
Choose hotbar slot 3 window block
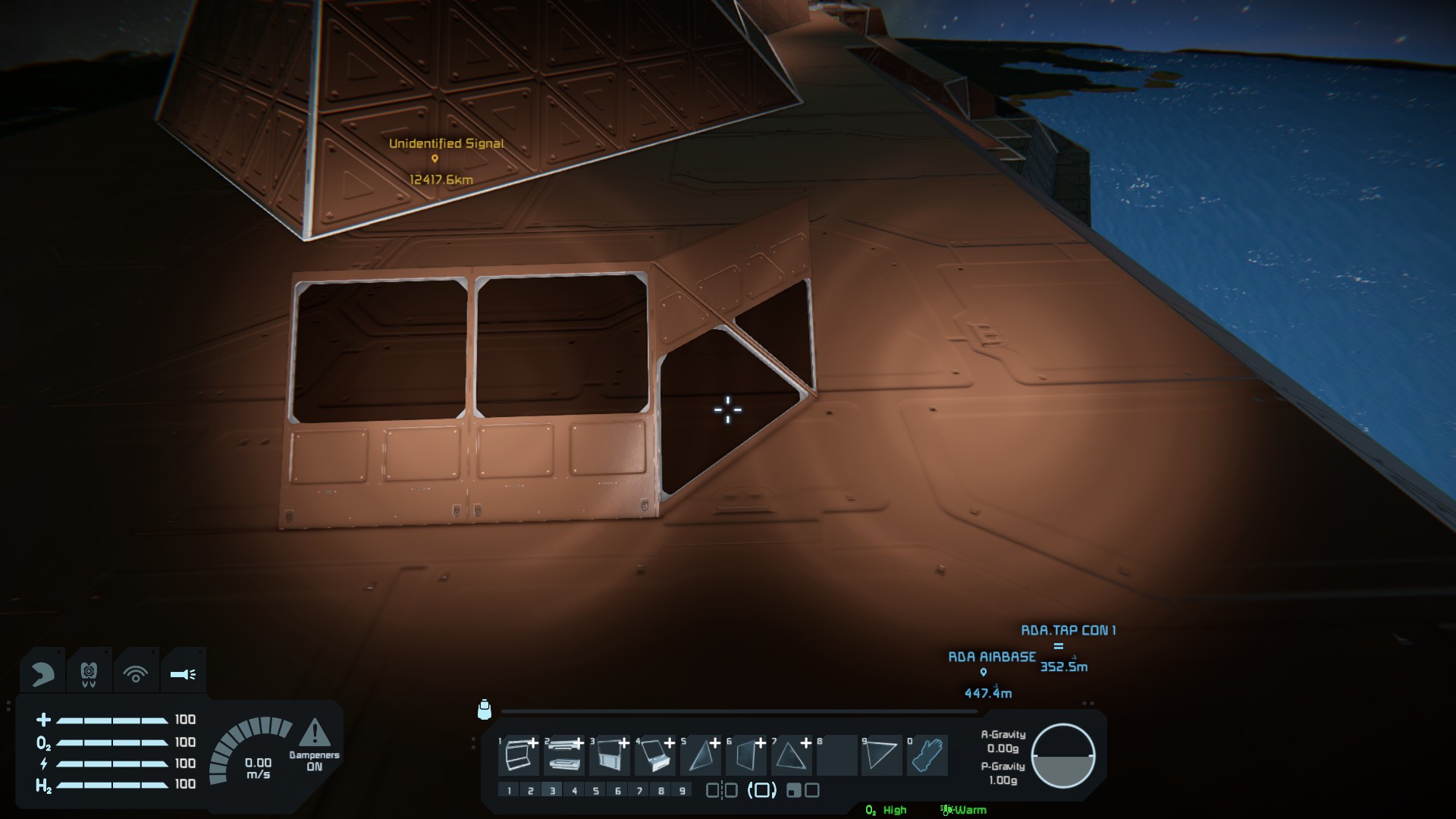point(610,755)
